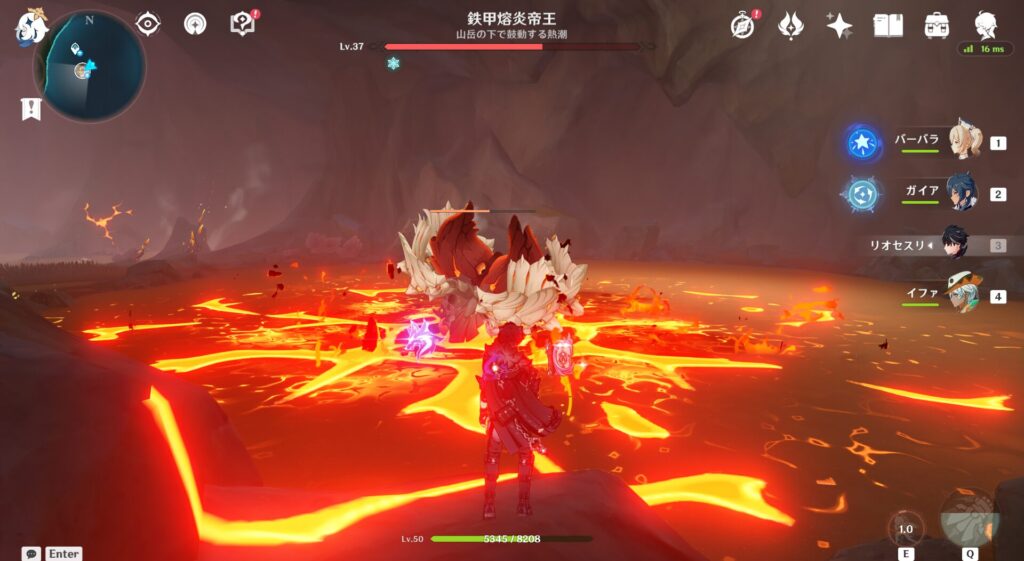The height and width of the screenshot is (561, 1024).
Task: Activate the elemental burst icon
Action: 969,518
